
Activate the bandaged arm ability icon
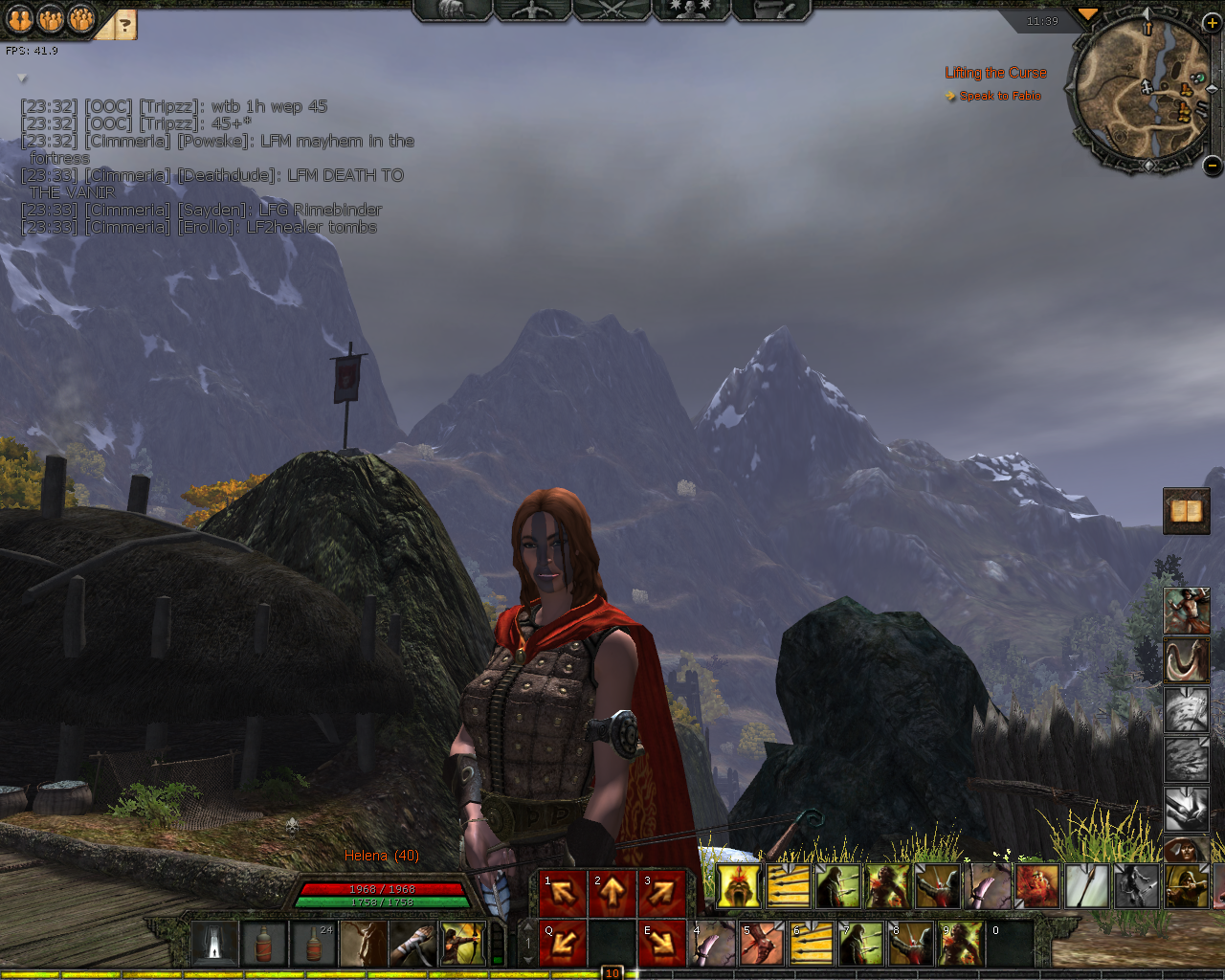[413, 944]
